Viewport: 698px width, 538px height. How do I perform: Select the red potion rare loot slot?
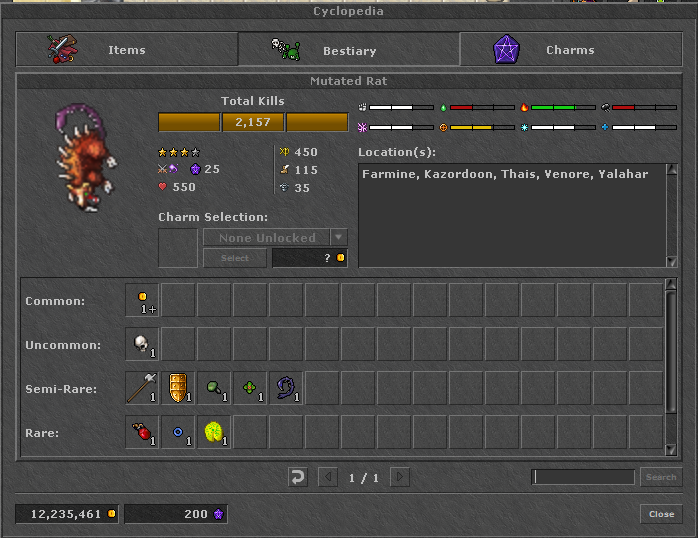142,432
